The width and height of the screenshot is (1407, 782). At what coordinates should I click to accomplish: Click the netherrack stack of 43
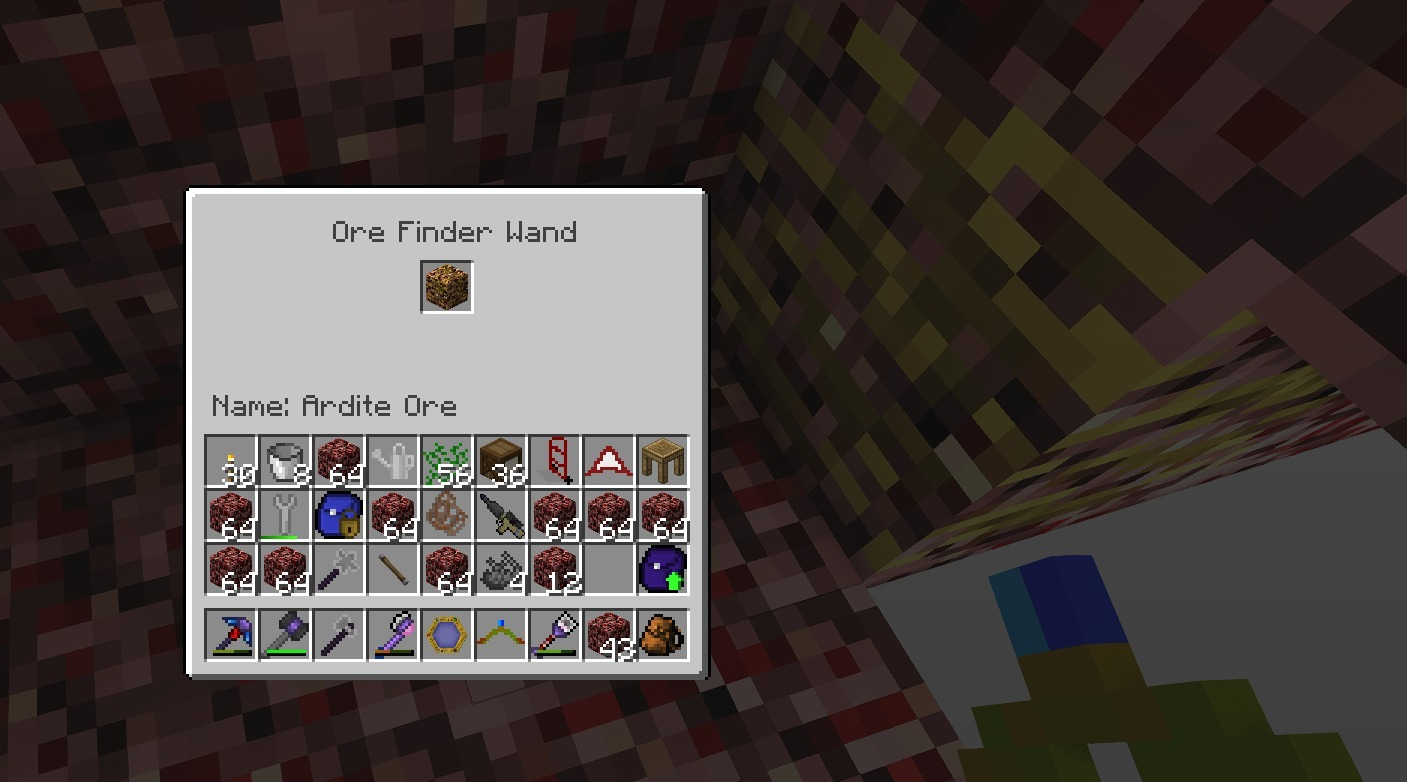[611, 634]
